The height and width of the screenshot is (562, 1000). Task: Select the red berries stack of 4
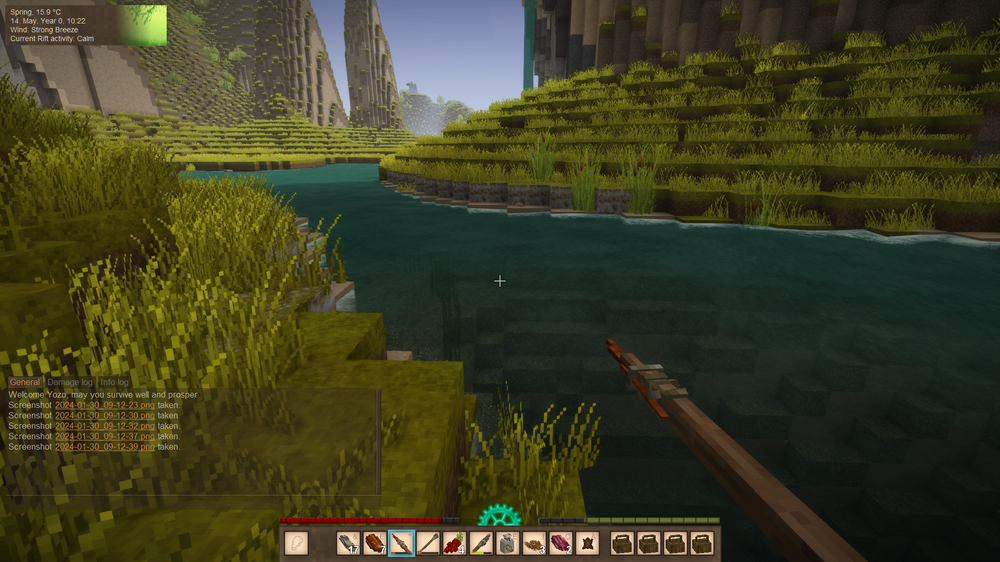[x=454, y=543]
